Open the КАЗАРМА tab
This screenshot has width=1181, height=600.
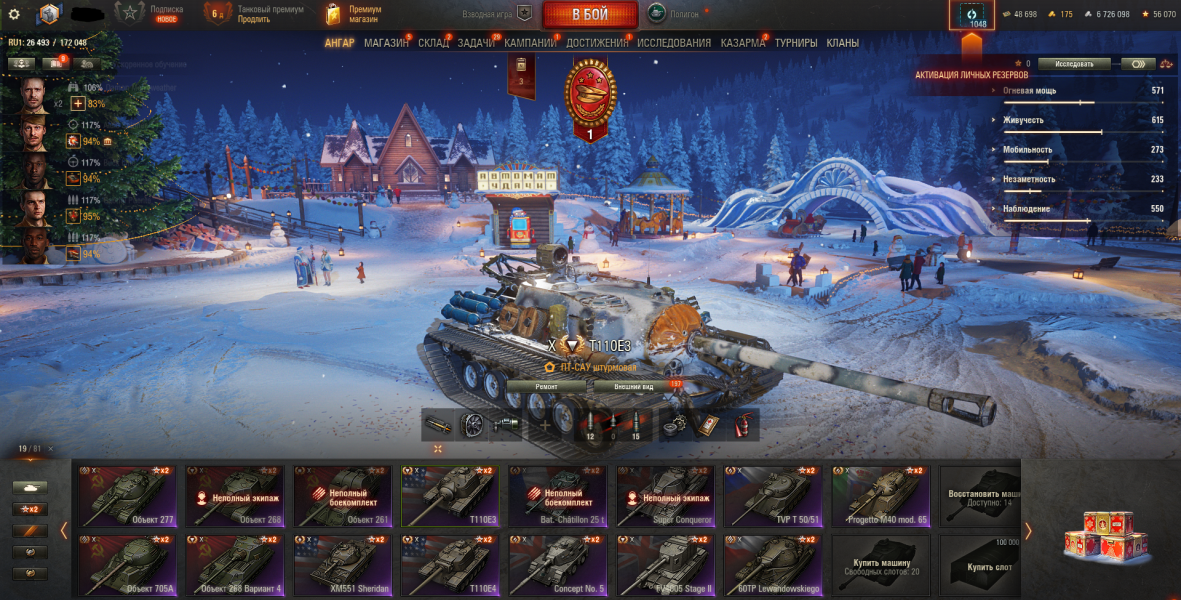743,43
